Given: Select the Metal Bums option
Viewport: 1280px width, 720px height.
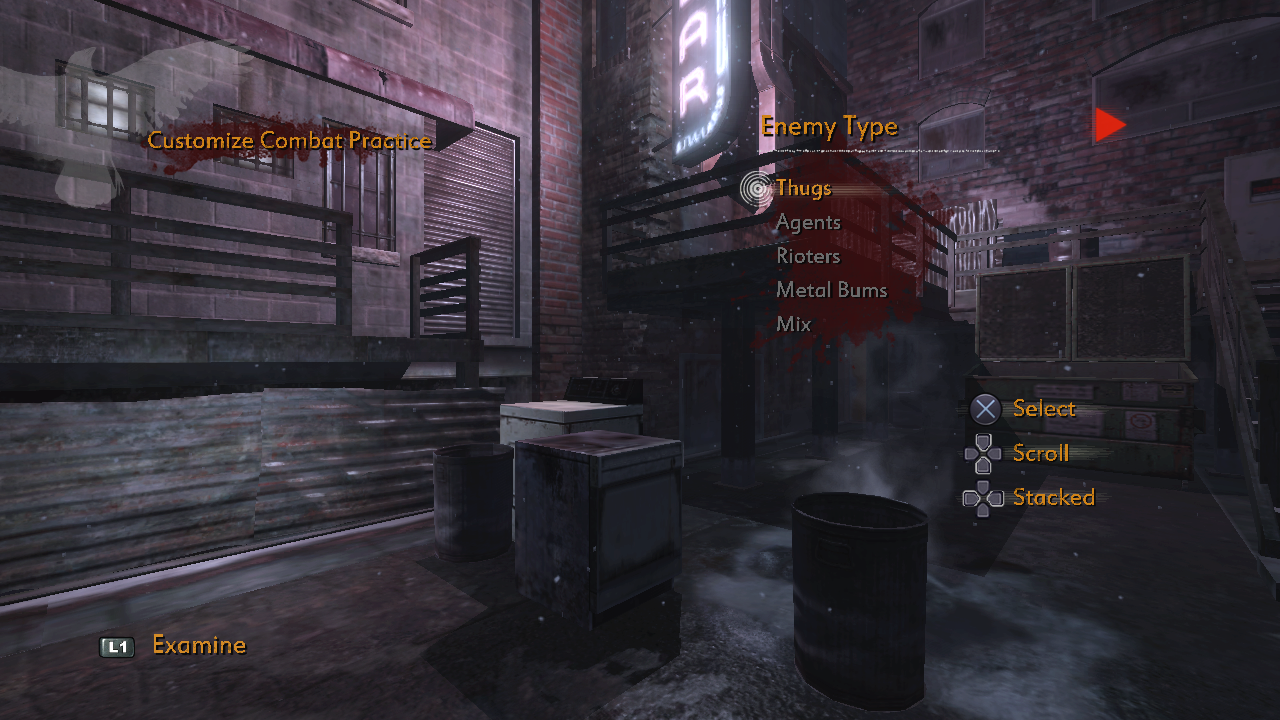Looking at the screenshot, I should [831, 290].
